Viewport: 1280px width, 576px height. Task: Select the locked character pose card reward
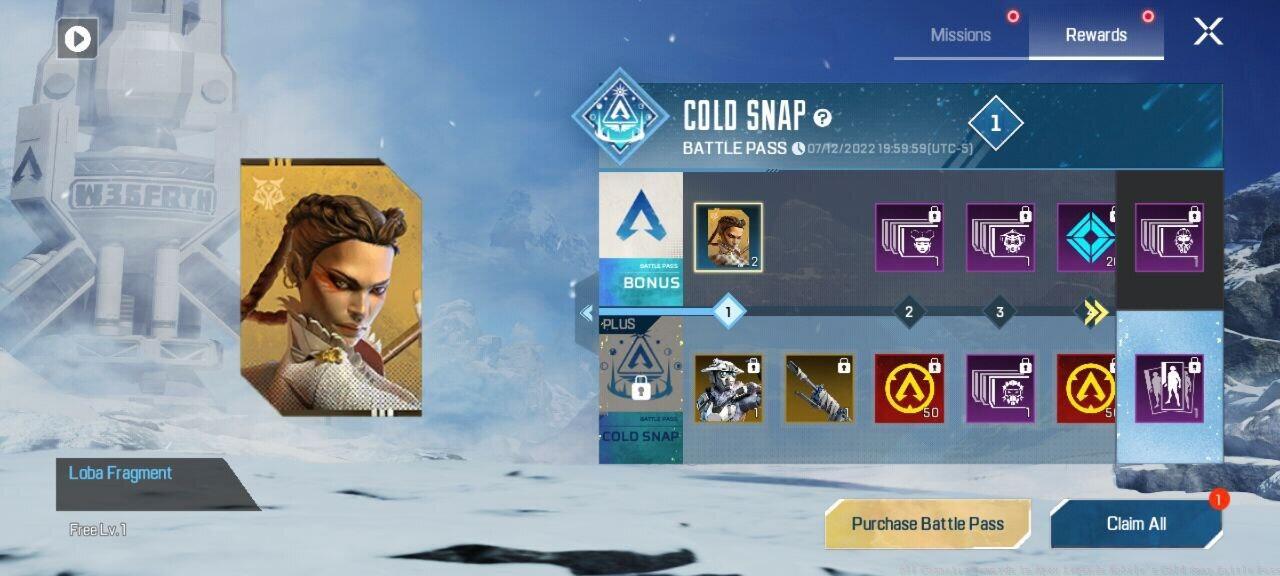click(1169, 388)
